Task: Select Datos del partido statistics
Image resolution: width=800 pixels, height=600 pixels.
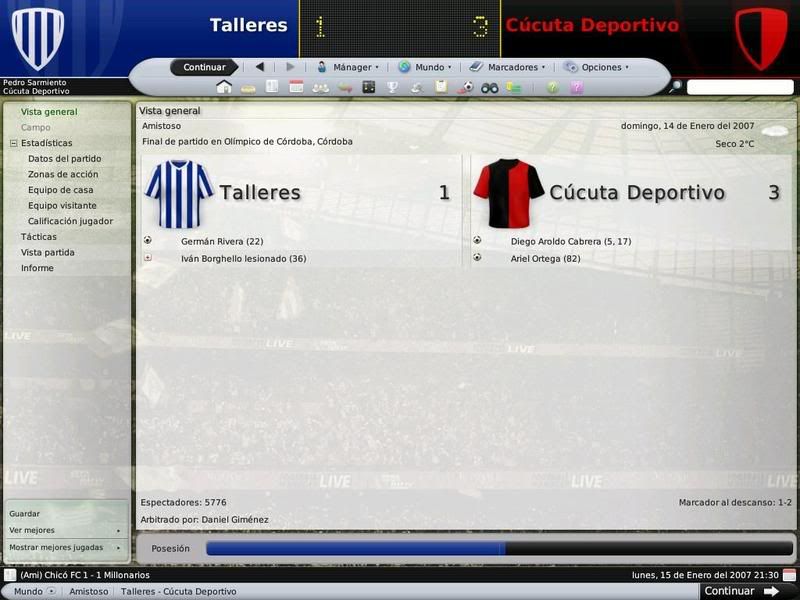Action: (x=64, y=158)
